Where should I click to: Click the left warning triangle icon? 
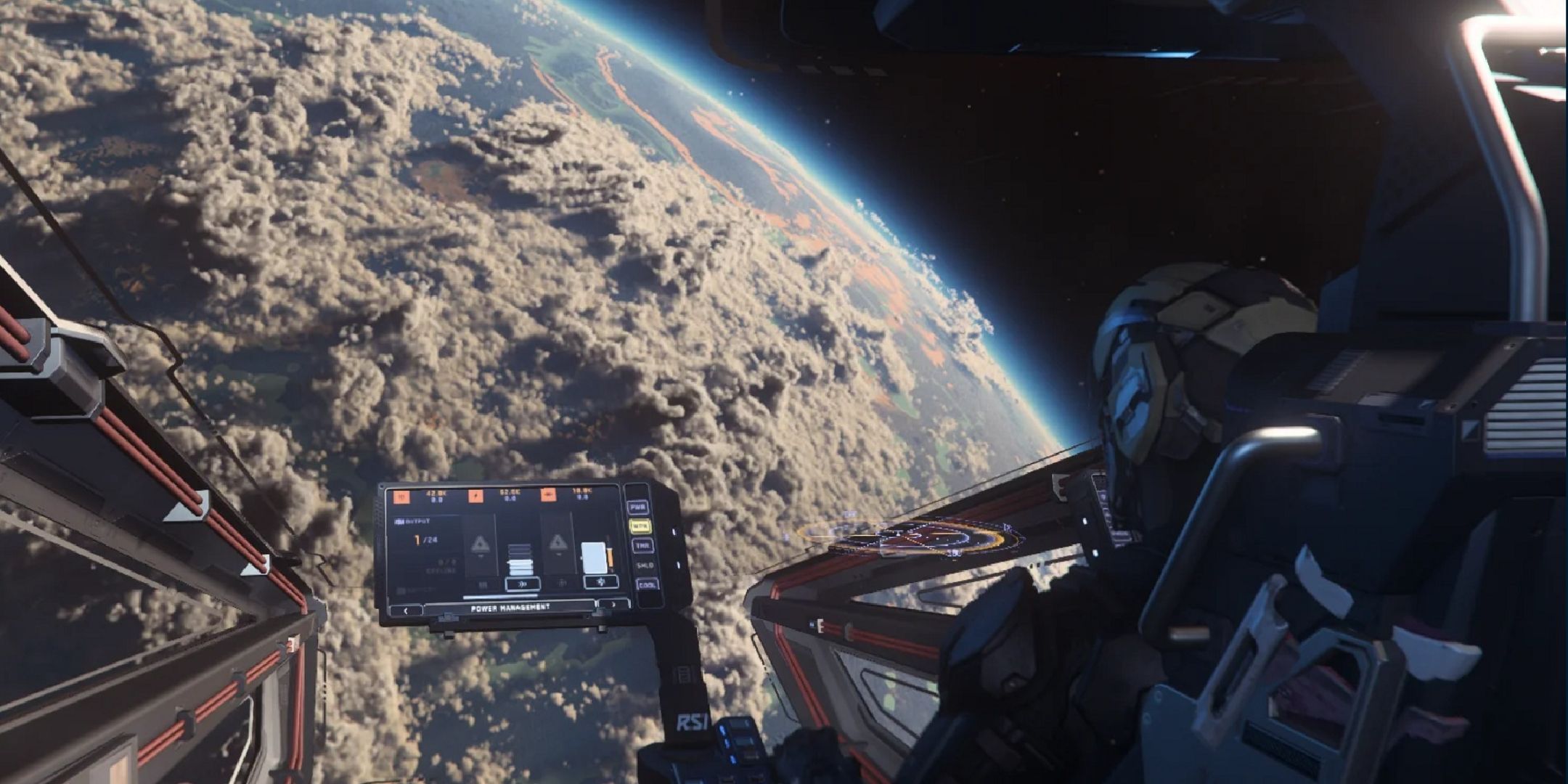pos(480,546)
